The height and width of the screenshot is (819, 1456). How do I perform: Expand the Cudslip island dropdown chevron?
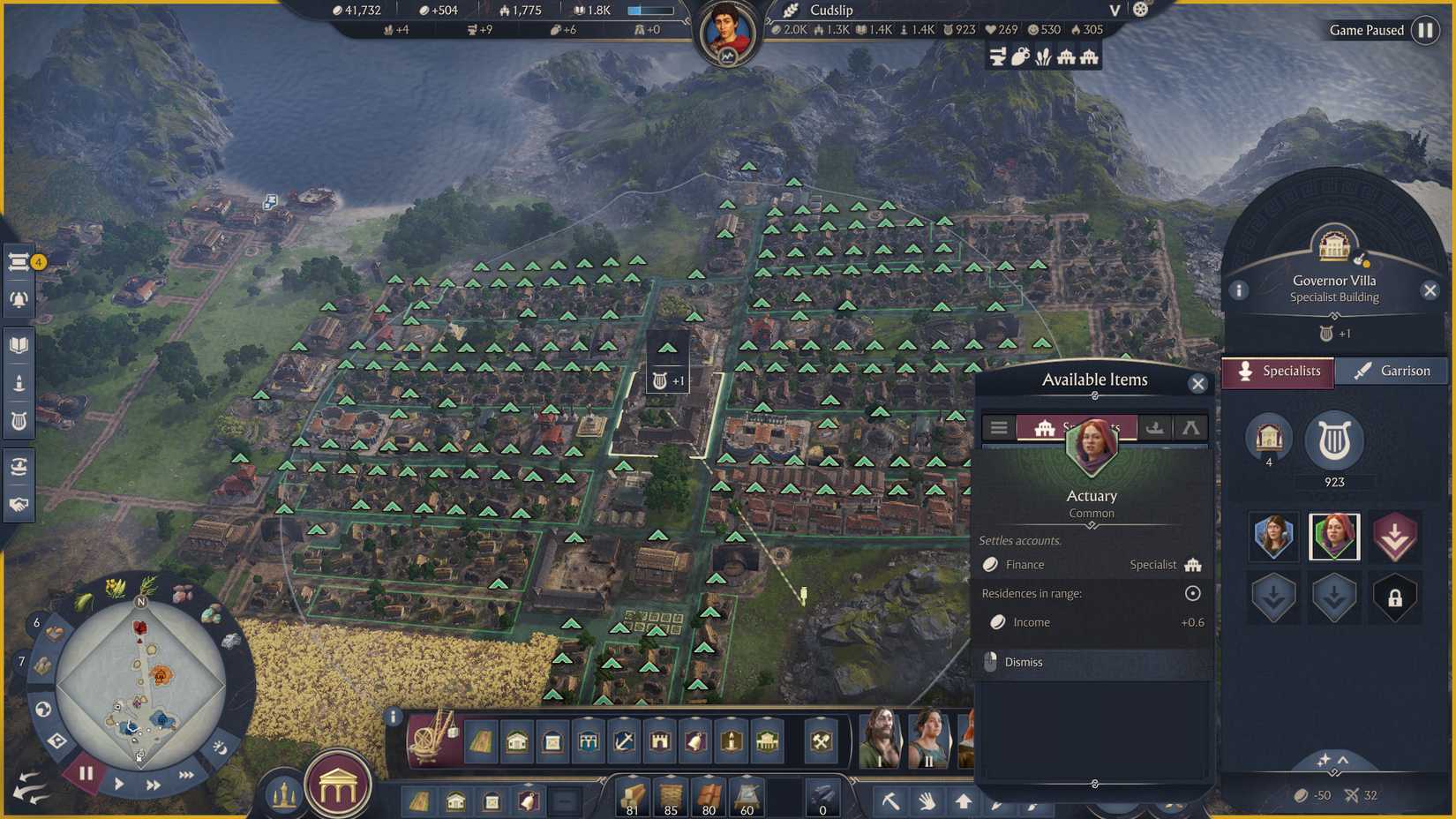point(1114,11)
